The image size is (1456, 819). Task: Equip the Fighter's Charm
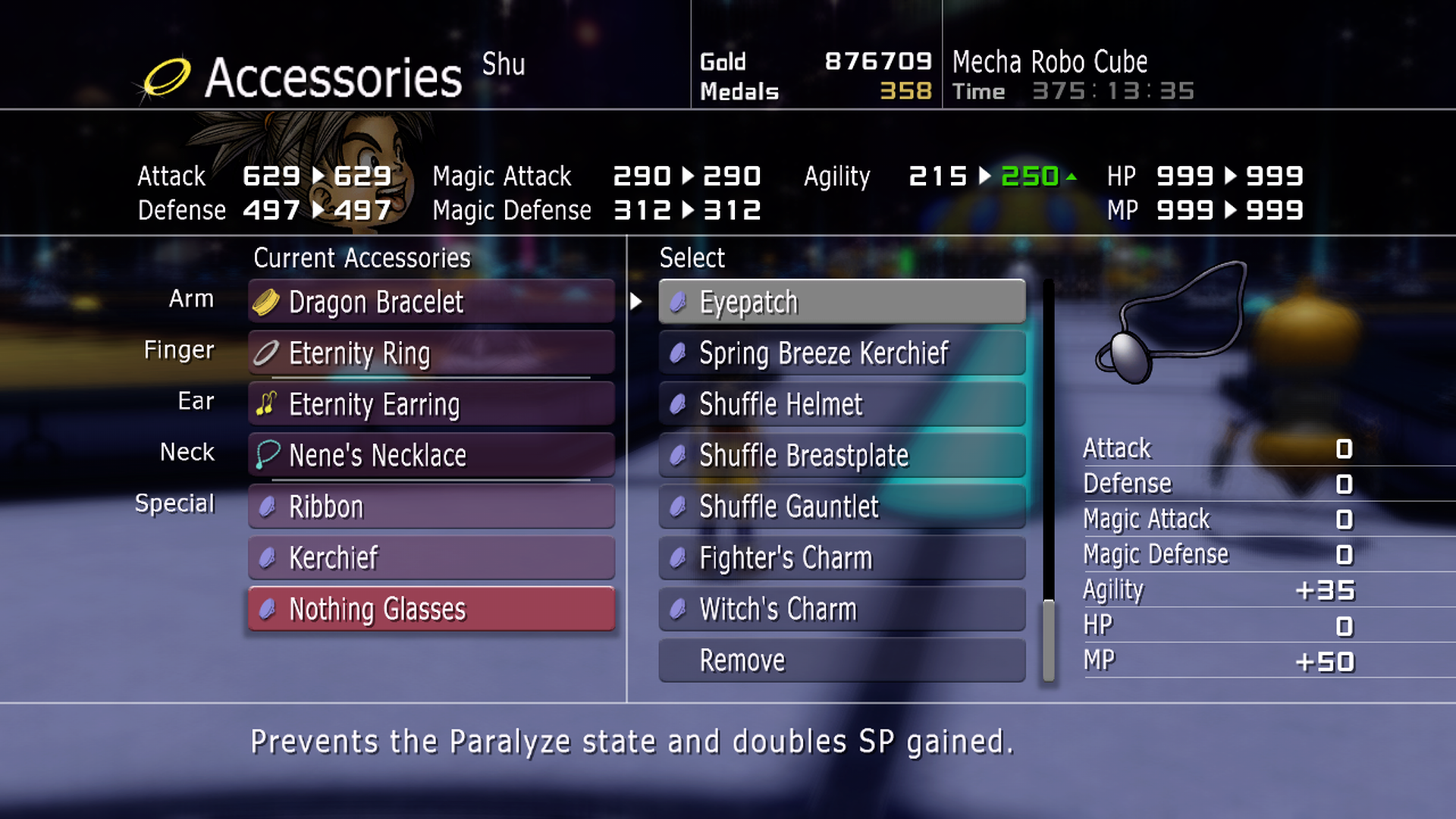pos(842,558)
